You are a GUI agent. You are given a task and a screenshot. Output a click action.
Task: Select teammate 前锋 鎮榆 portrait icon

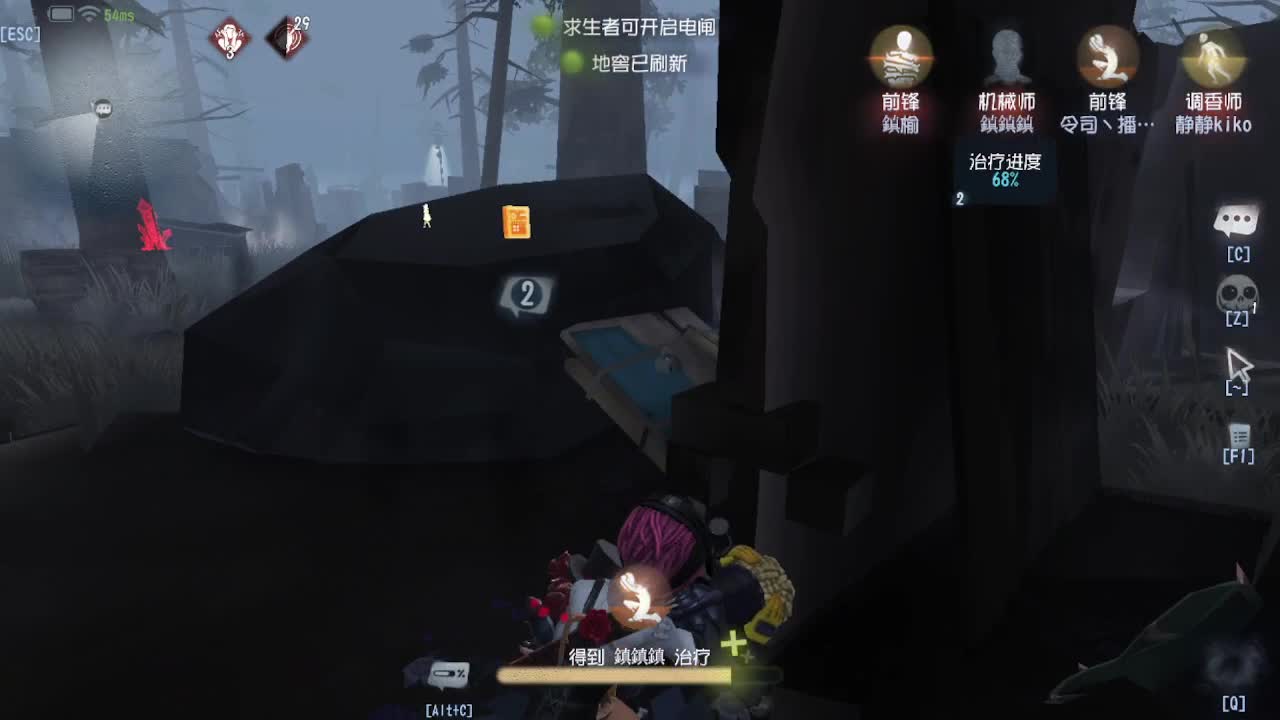tap(901, 55)
